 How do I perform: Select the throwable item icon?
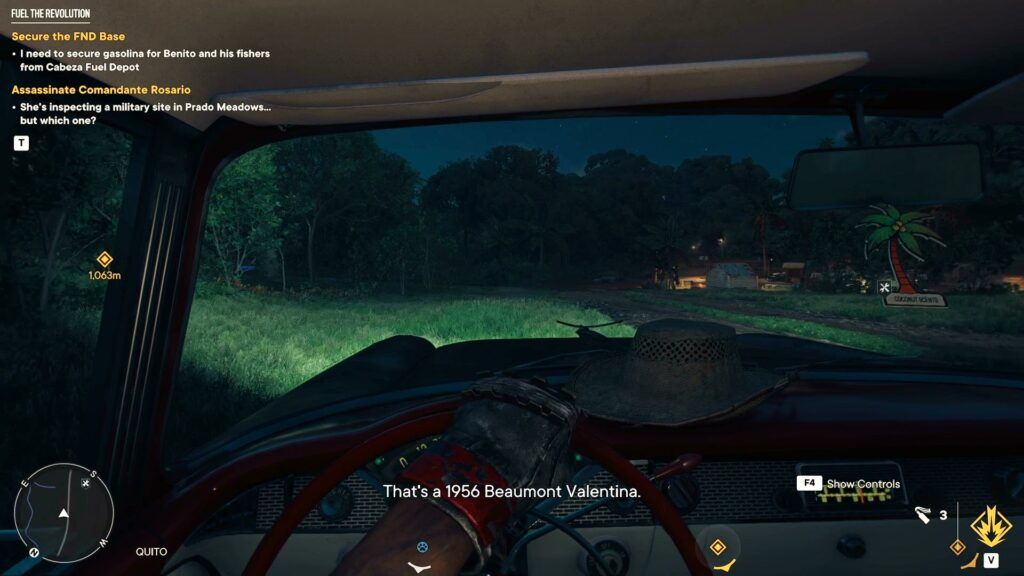click(x=923, y=515)
